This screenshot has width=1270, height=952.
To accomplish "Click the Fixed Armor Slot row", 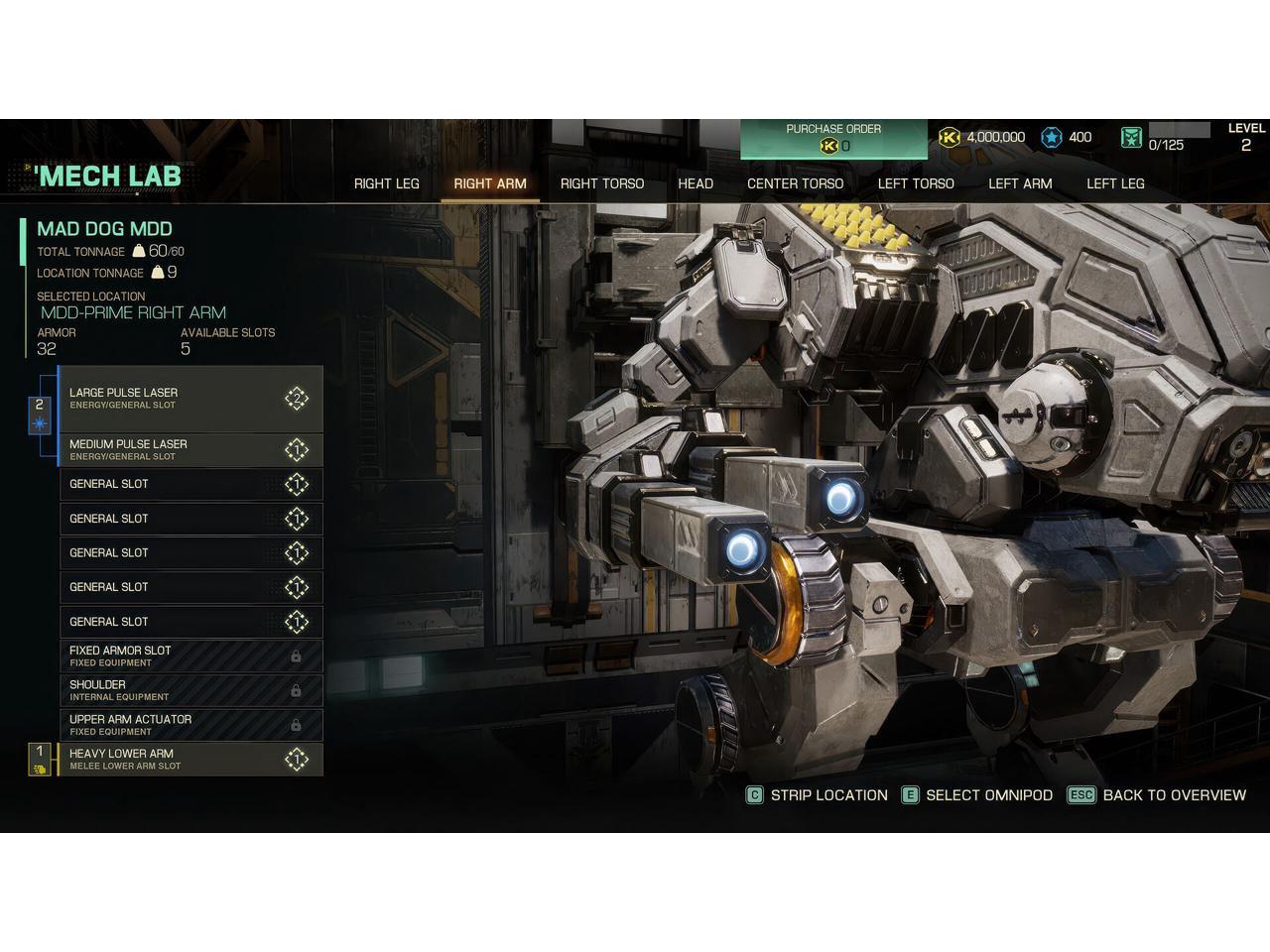I will 190,655.
